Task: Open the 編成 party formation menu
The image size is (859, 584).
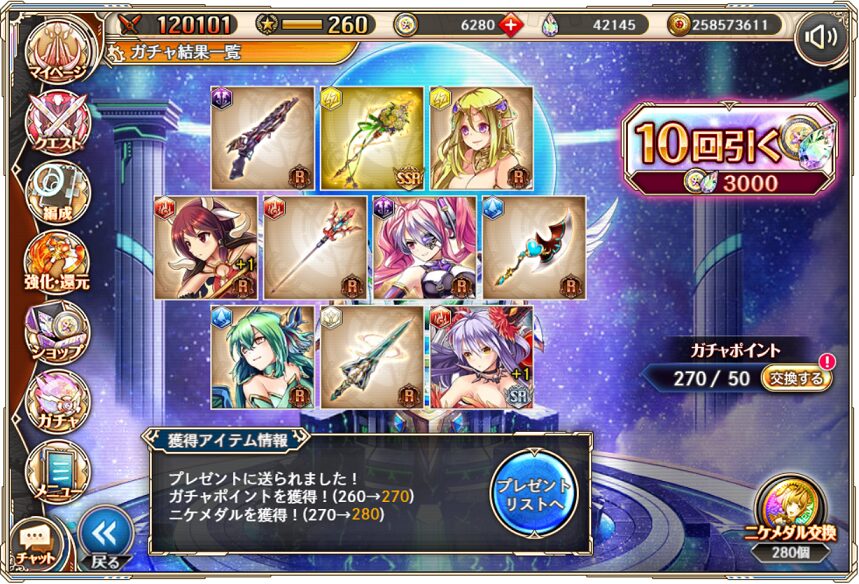Action: point(57,193)
